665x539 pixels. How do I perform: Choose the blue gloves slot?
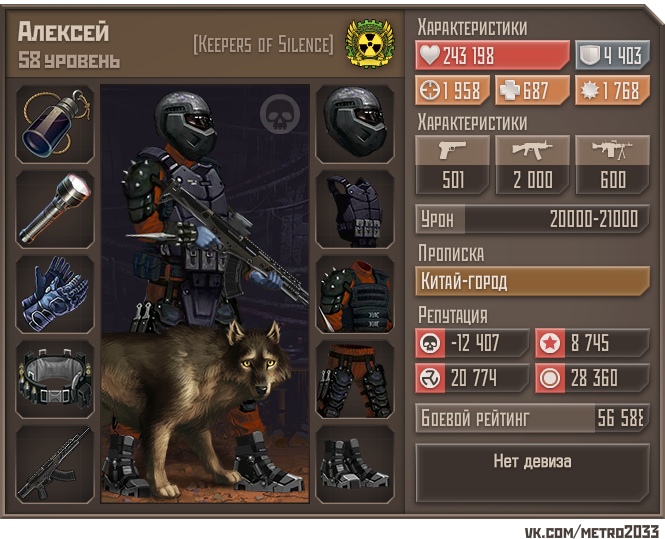(x=55, y=293)
